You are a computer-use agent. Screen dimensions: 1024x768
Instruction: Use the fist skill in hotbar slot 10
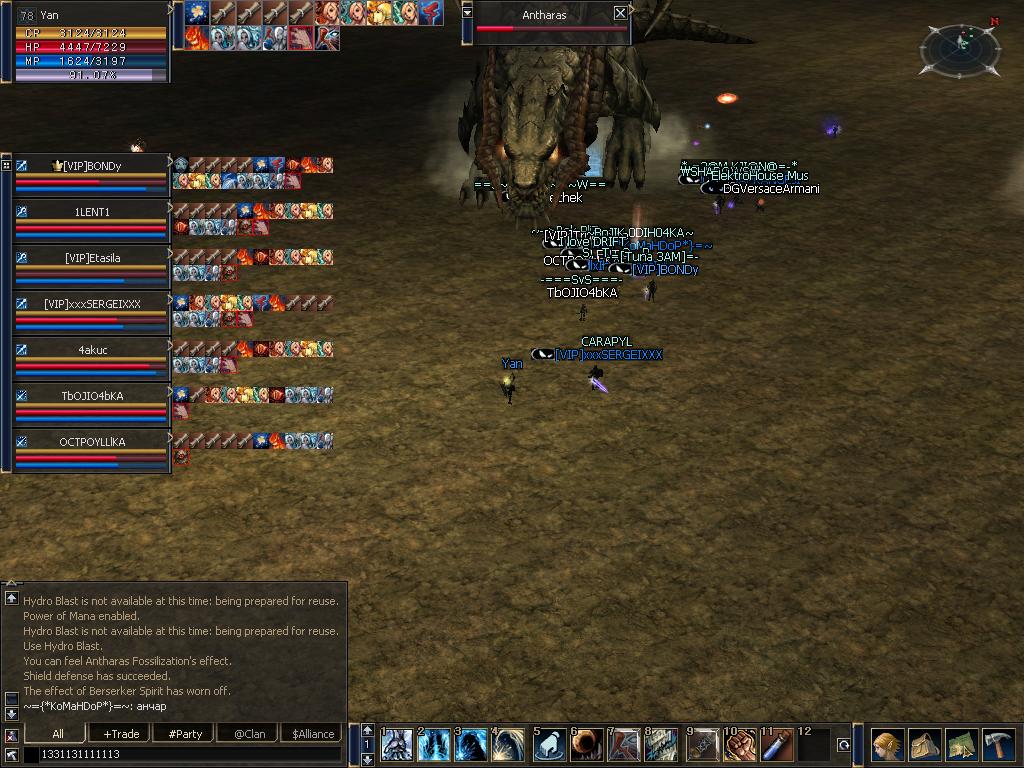click(x=740, y=746)
